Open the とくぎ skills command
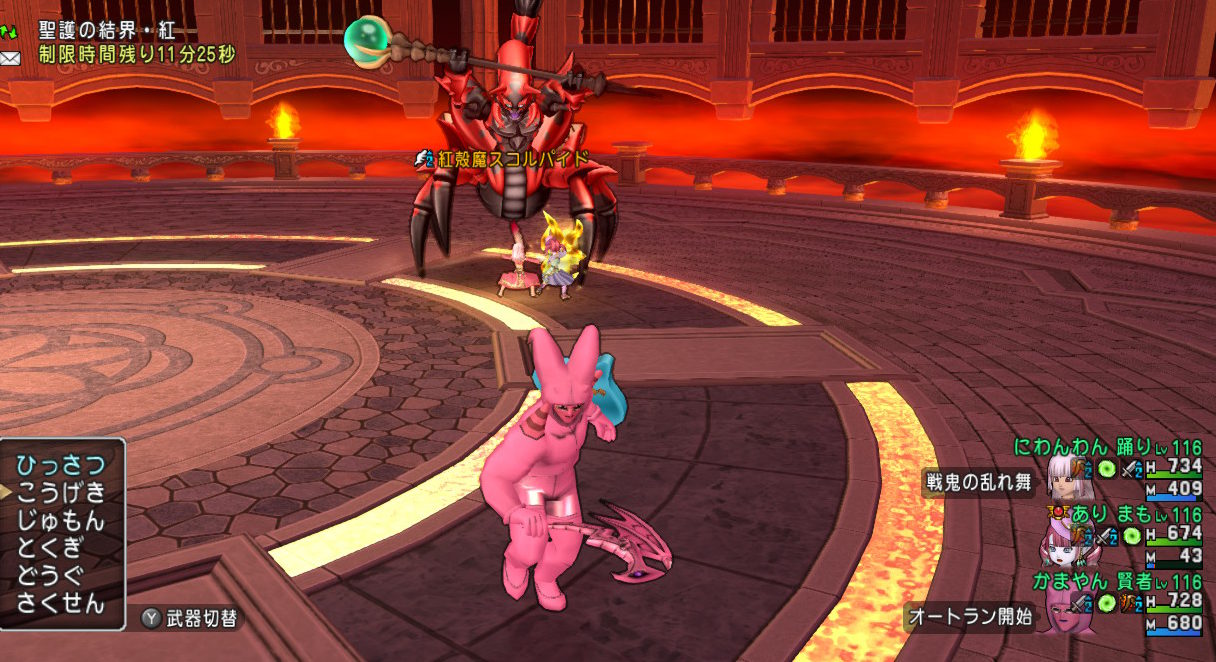Image resolution: width=1216 pixels, height=662 pixels. (x=51, y=547)
